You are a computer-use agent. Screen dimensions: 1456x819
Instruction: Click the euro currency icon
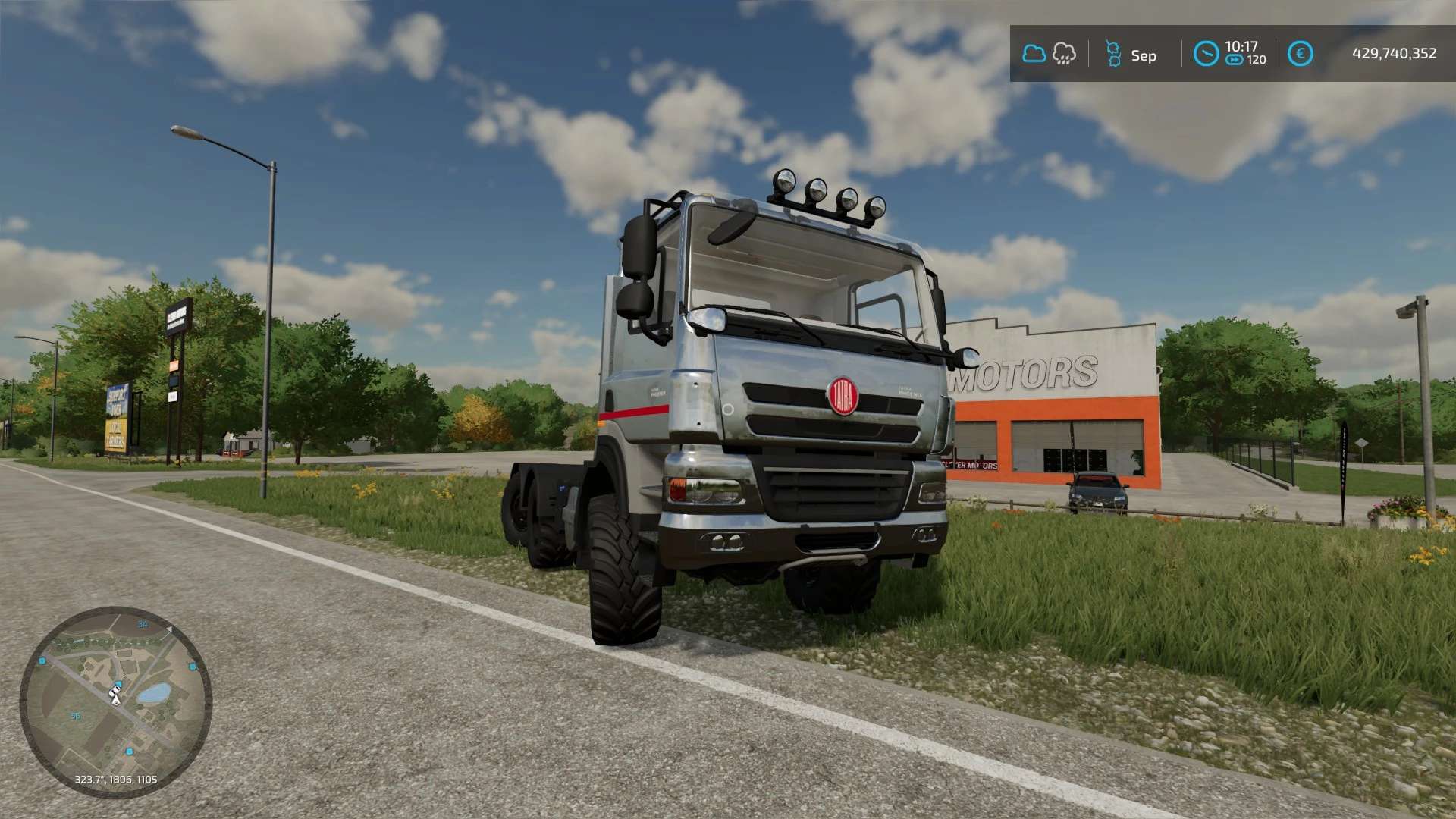click(x=1300, y=54)
